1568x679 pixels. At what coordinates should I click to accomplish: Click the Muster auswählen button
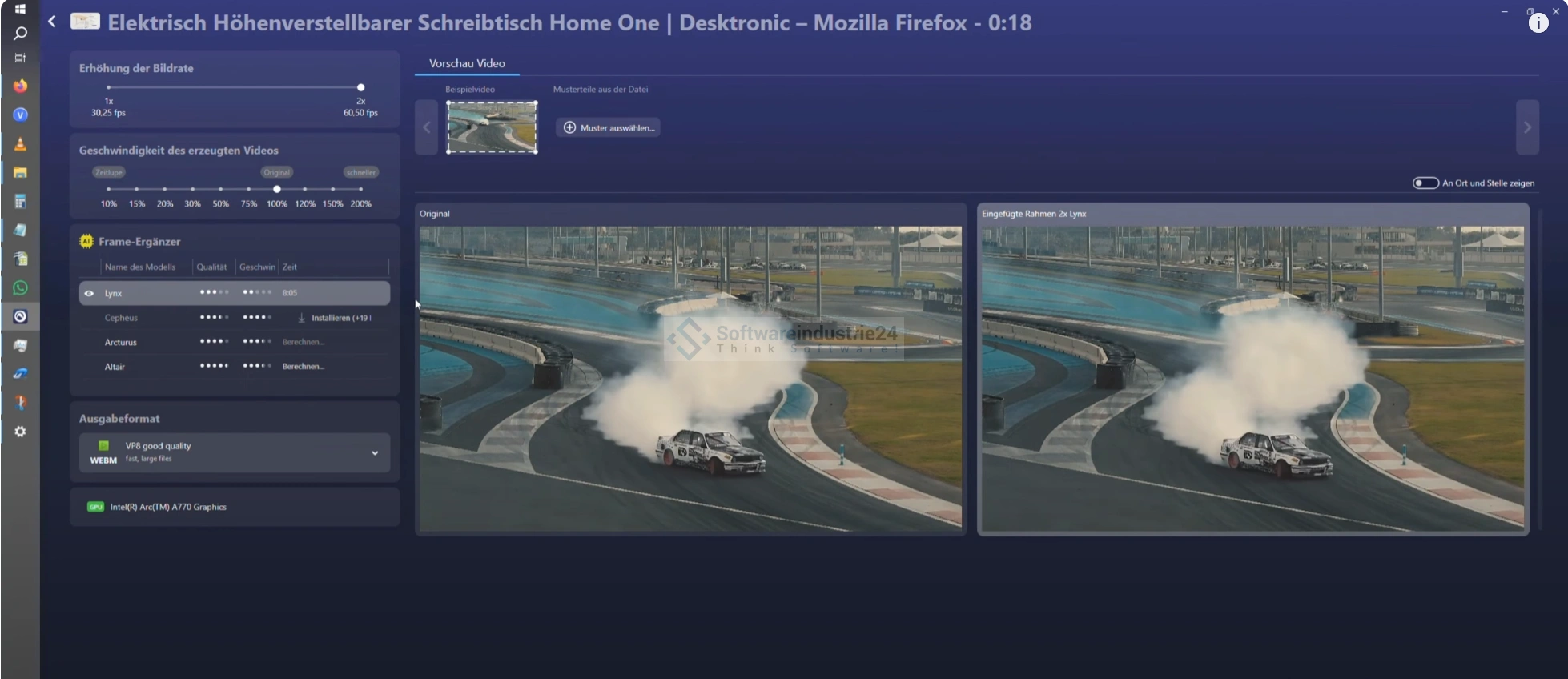(x=609, y=127)
